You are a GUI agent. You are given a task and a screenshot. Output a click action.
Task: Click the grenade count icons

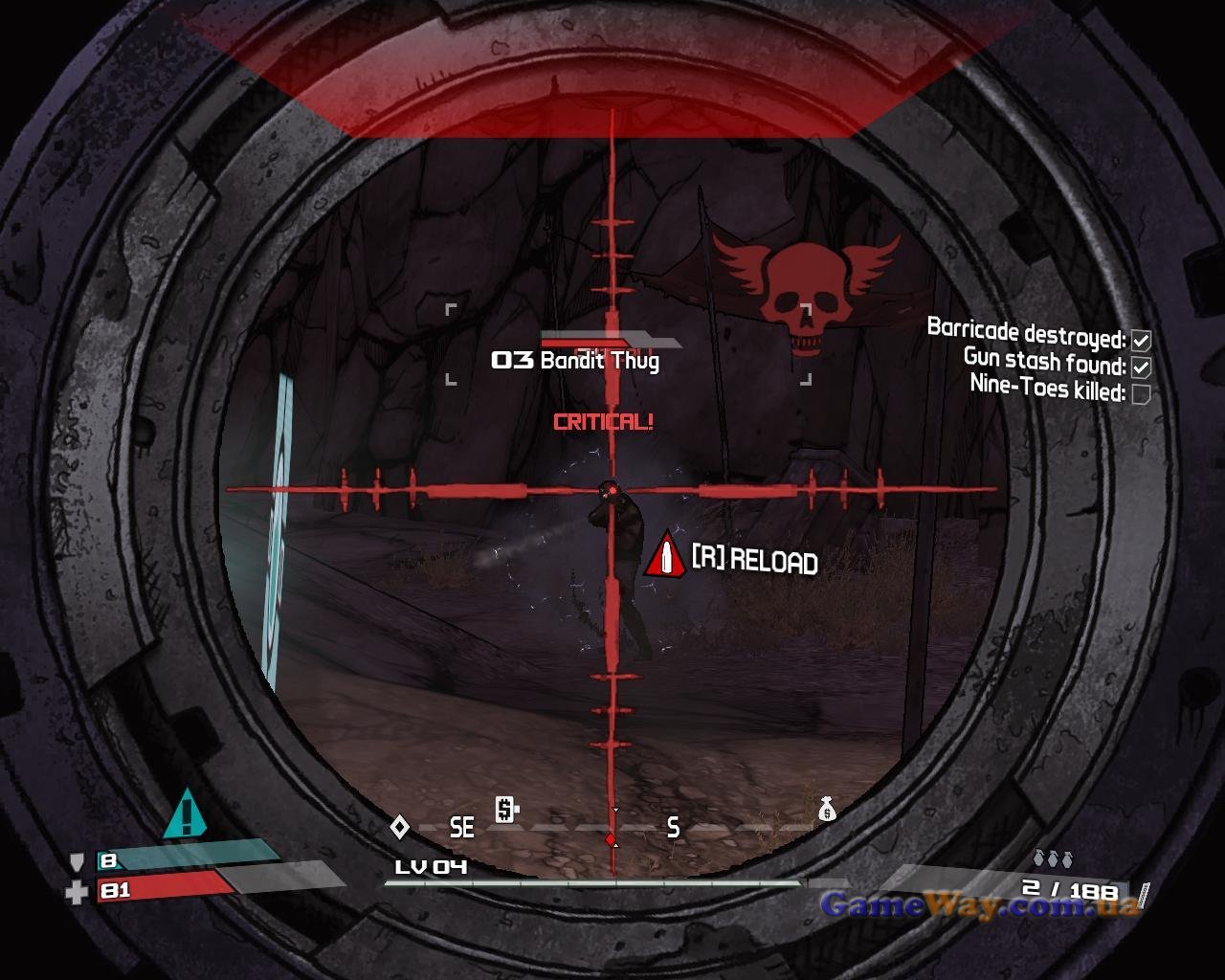pyautogui.click(x=1052, y=857)
